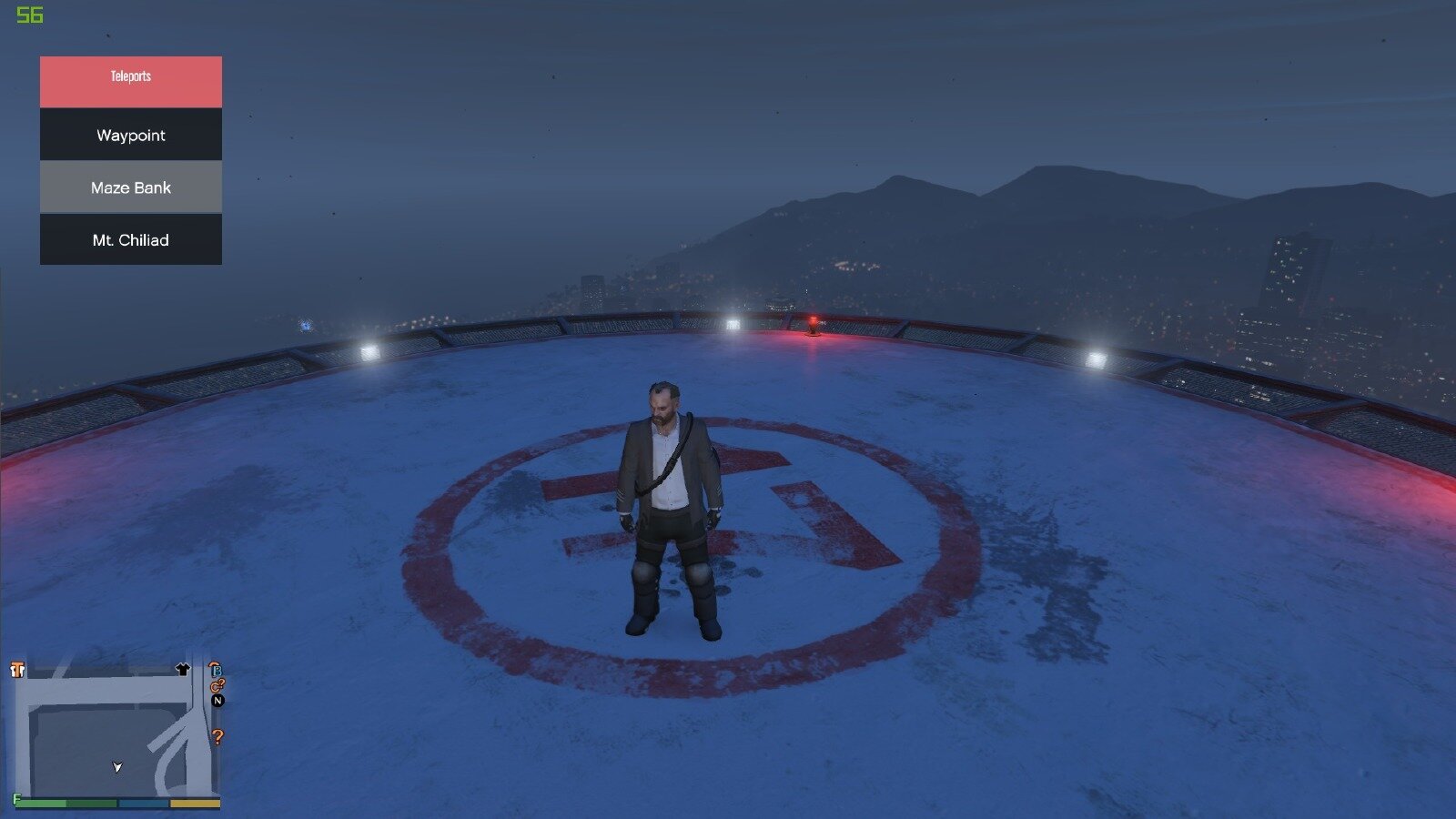Click the North compass marker on minimap
Screen dimensions: 1456x819
(217, 701)
